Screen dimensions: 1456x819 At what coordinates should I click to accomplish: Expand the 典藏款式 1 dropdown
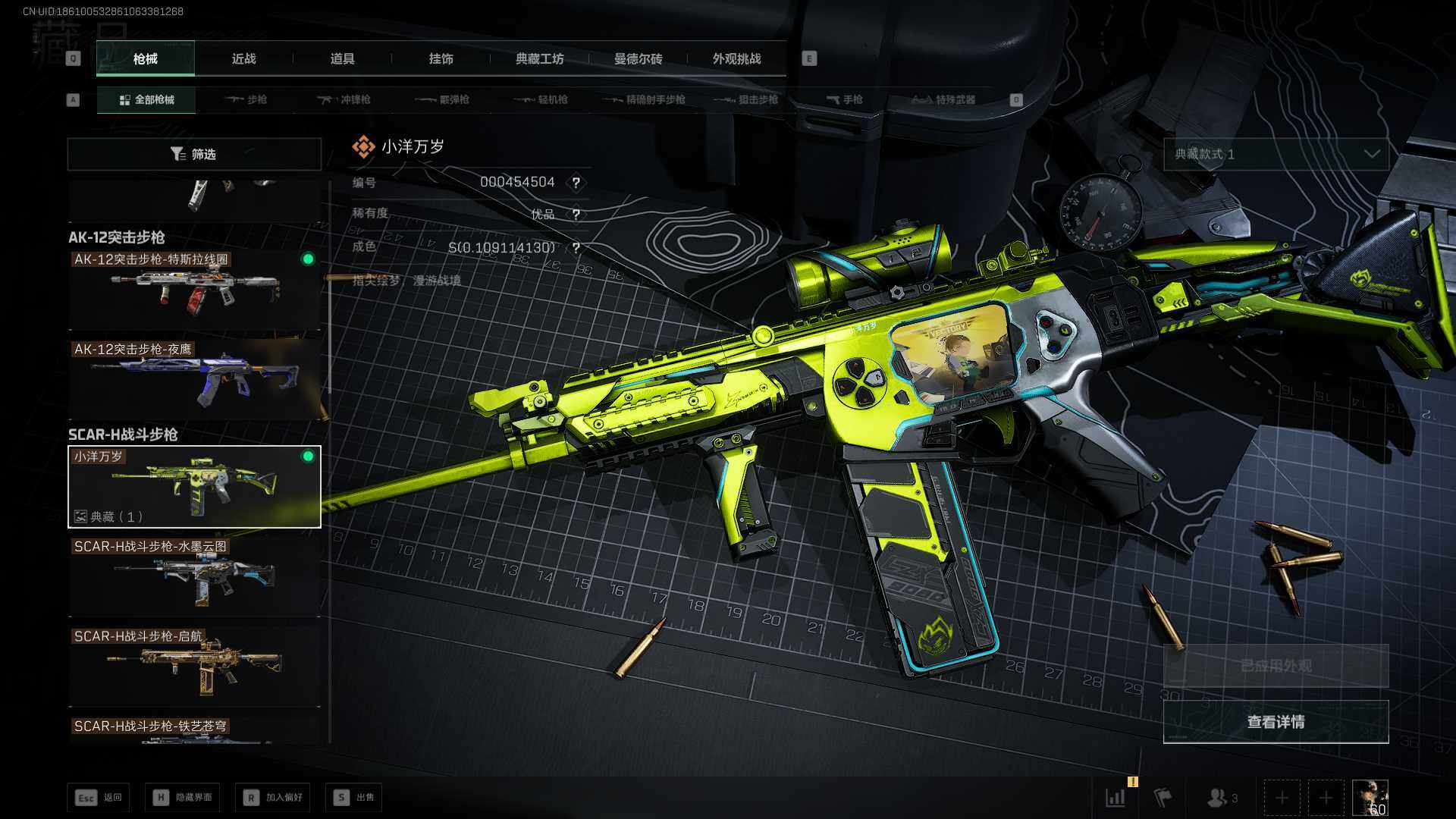pos(1276,154)
